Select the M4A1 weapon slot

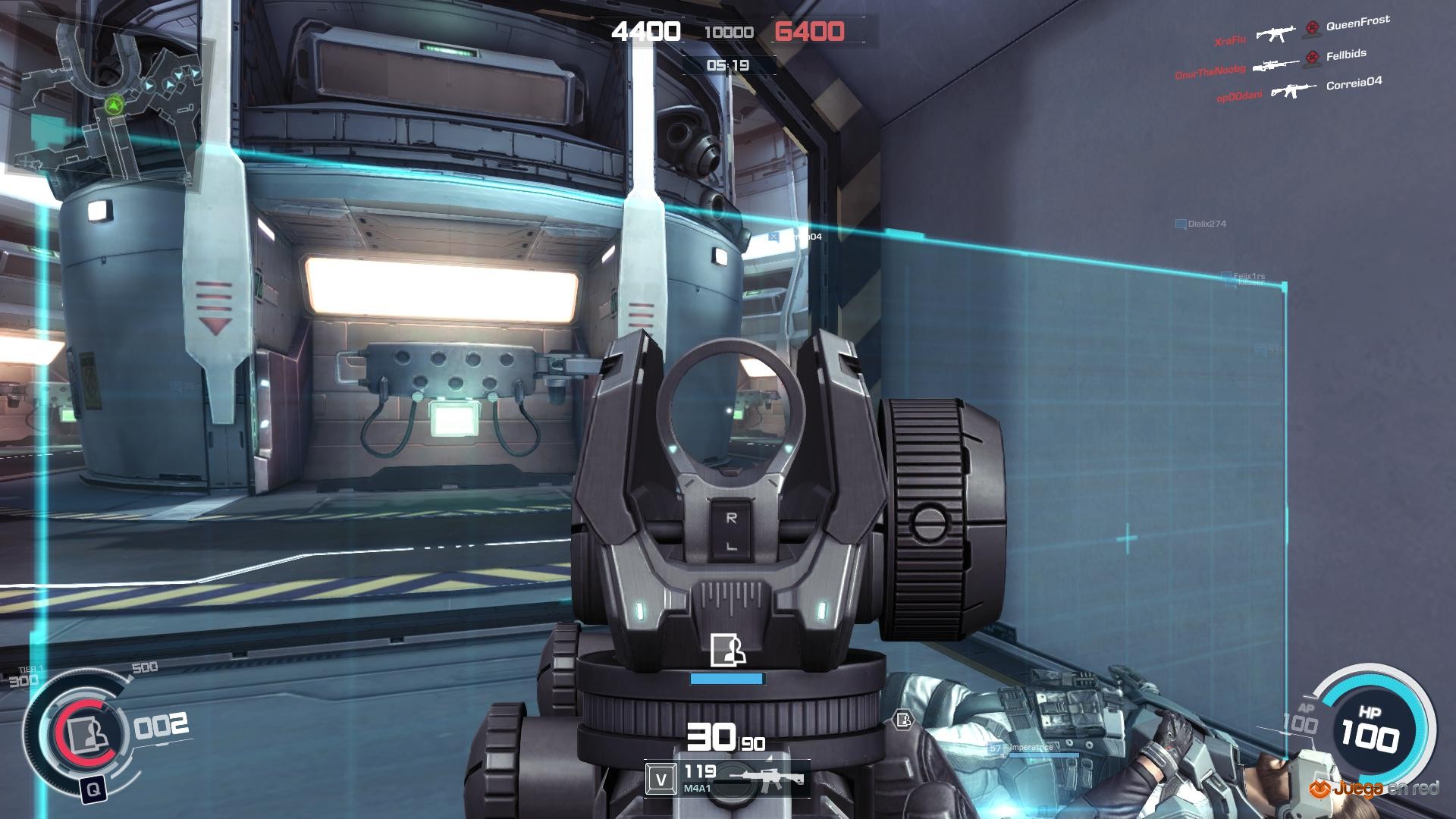click(x=726, y=779)
